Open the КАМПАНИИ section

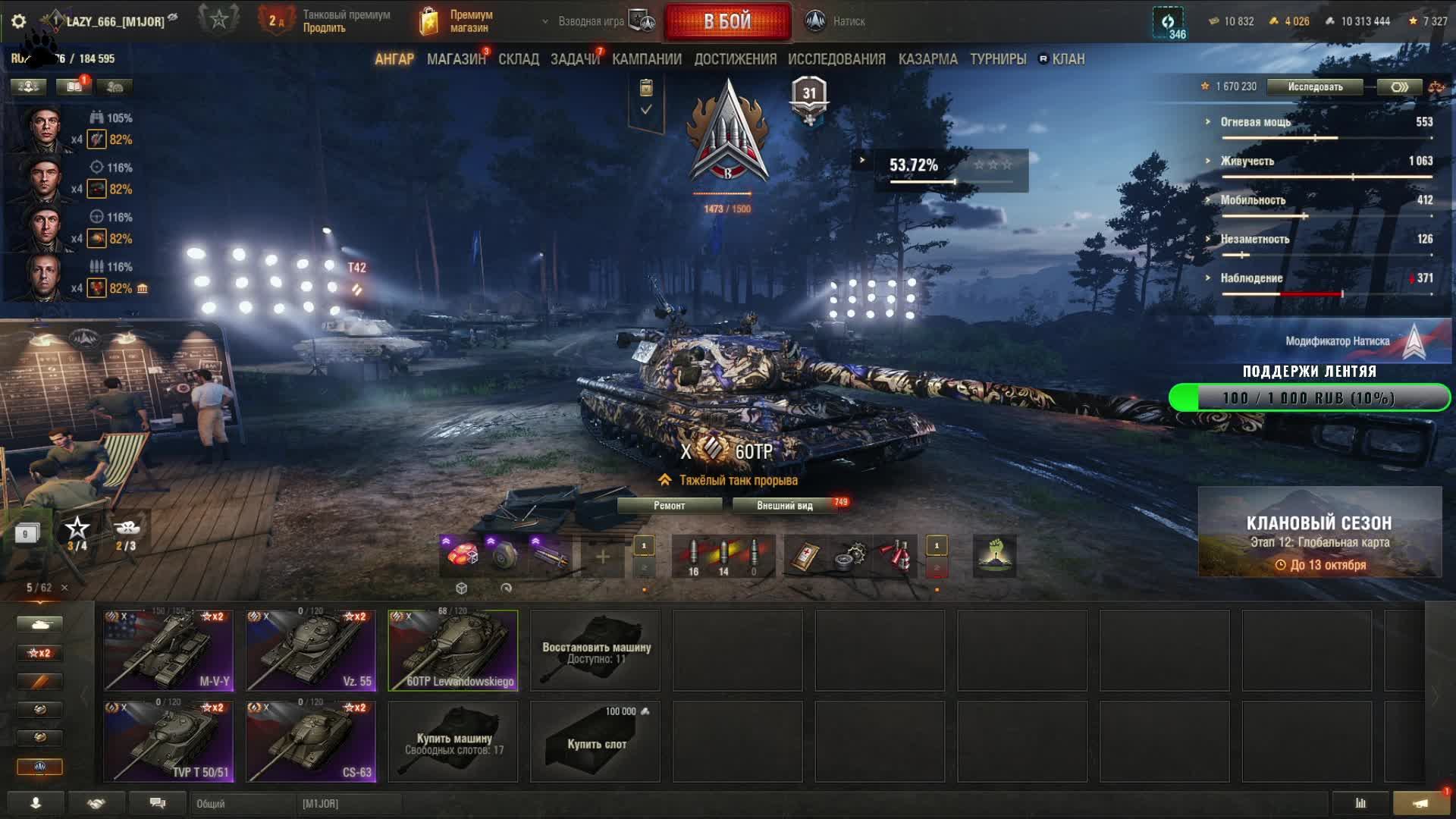click(647, 59)
